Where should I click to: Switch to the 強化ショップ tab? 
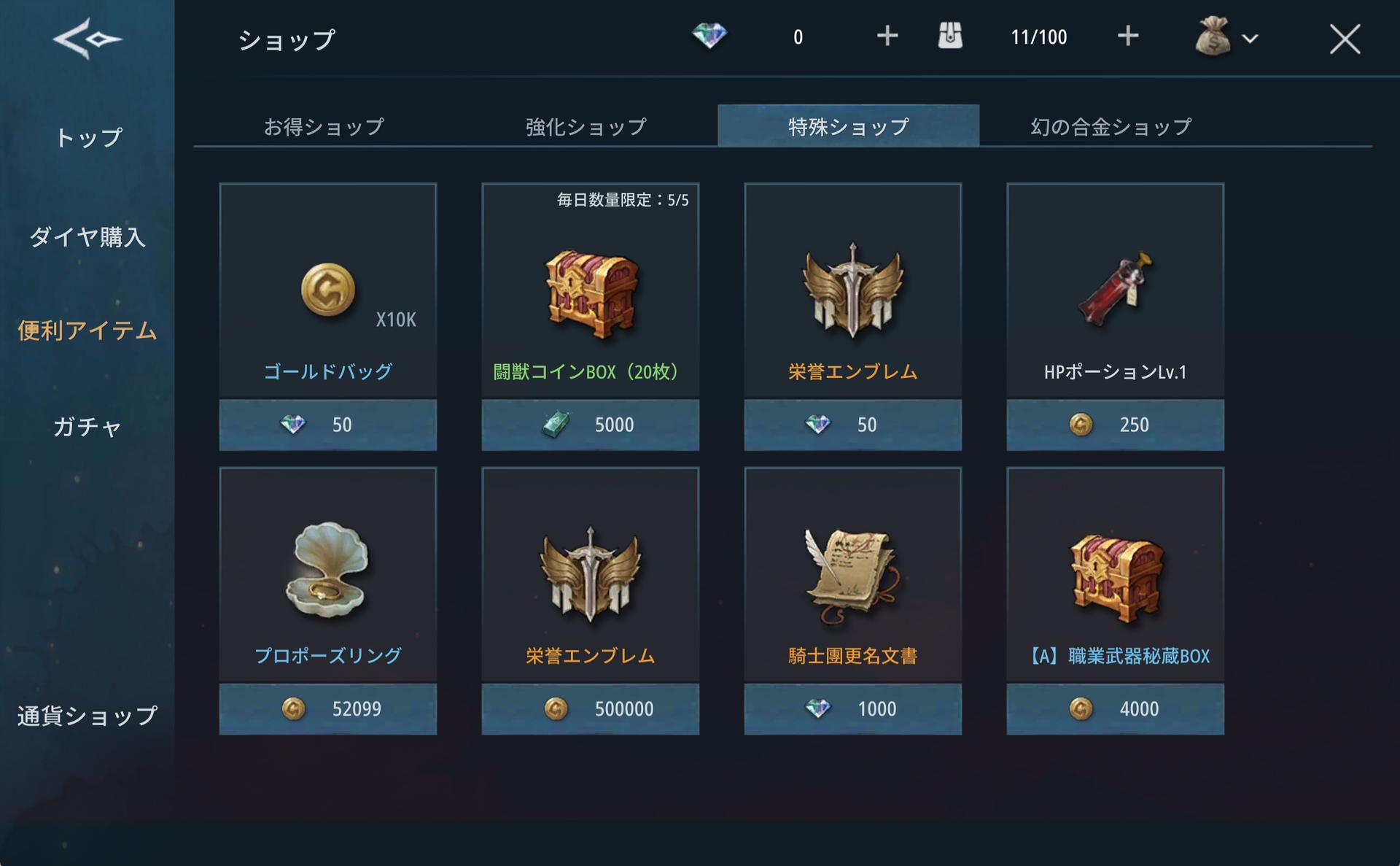586,127
